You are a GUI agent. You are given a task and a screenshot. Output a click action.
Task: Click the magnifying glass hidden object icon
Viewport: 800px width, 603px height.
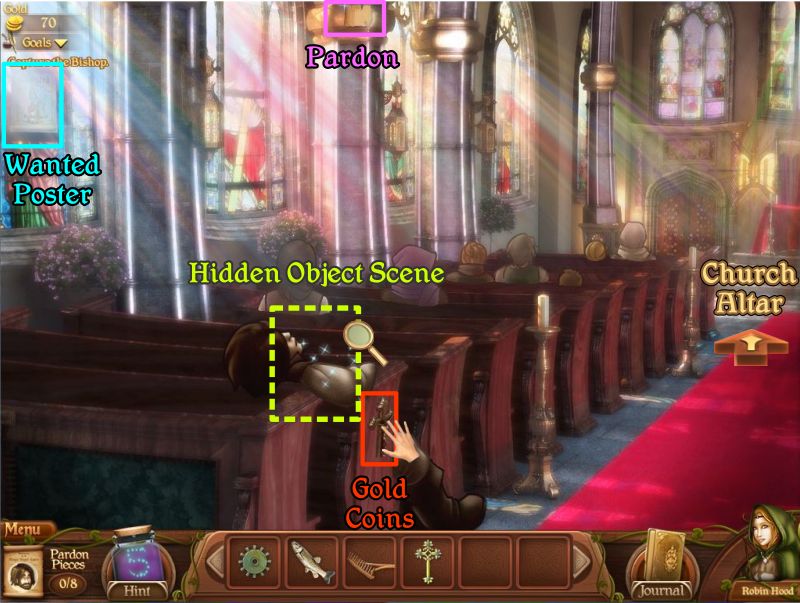pyautogui.click(x=366, y=343)
